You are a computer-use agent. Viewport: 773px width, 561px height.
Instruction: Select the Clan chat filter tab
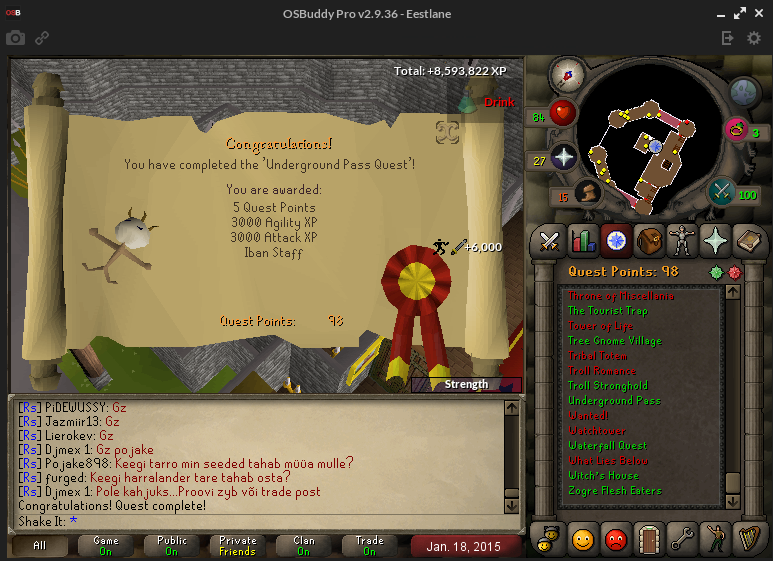(303, 546)
